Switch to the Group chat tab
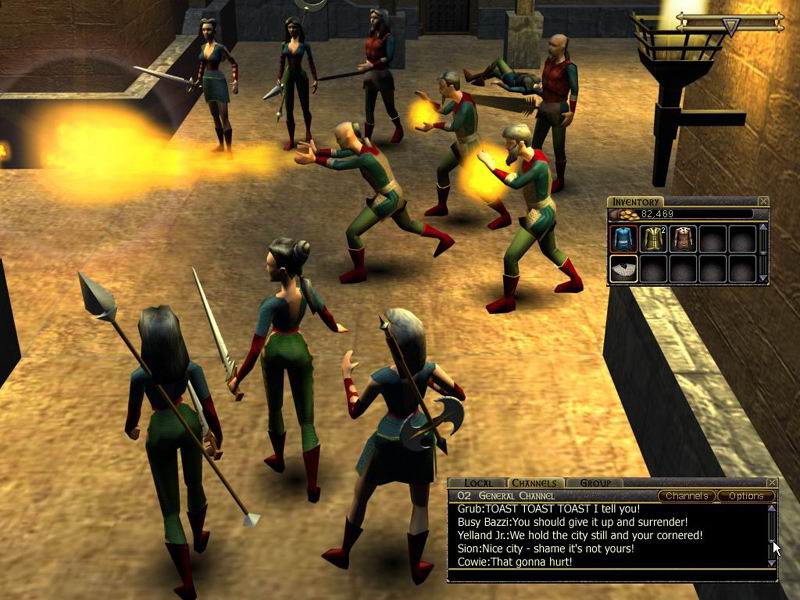The height and width of the screenshot is (600, 800). pos(595,483)
